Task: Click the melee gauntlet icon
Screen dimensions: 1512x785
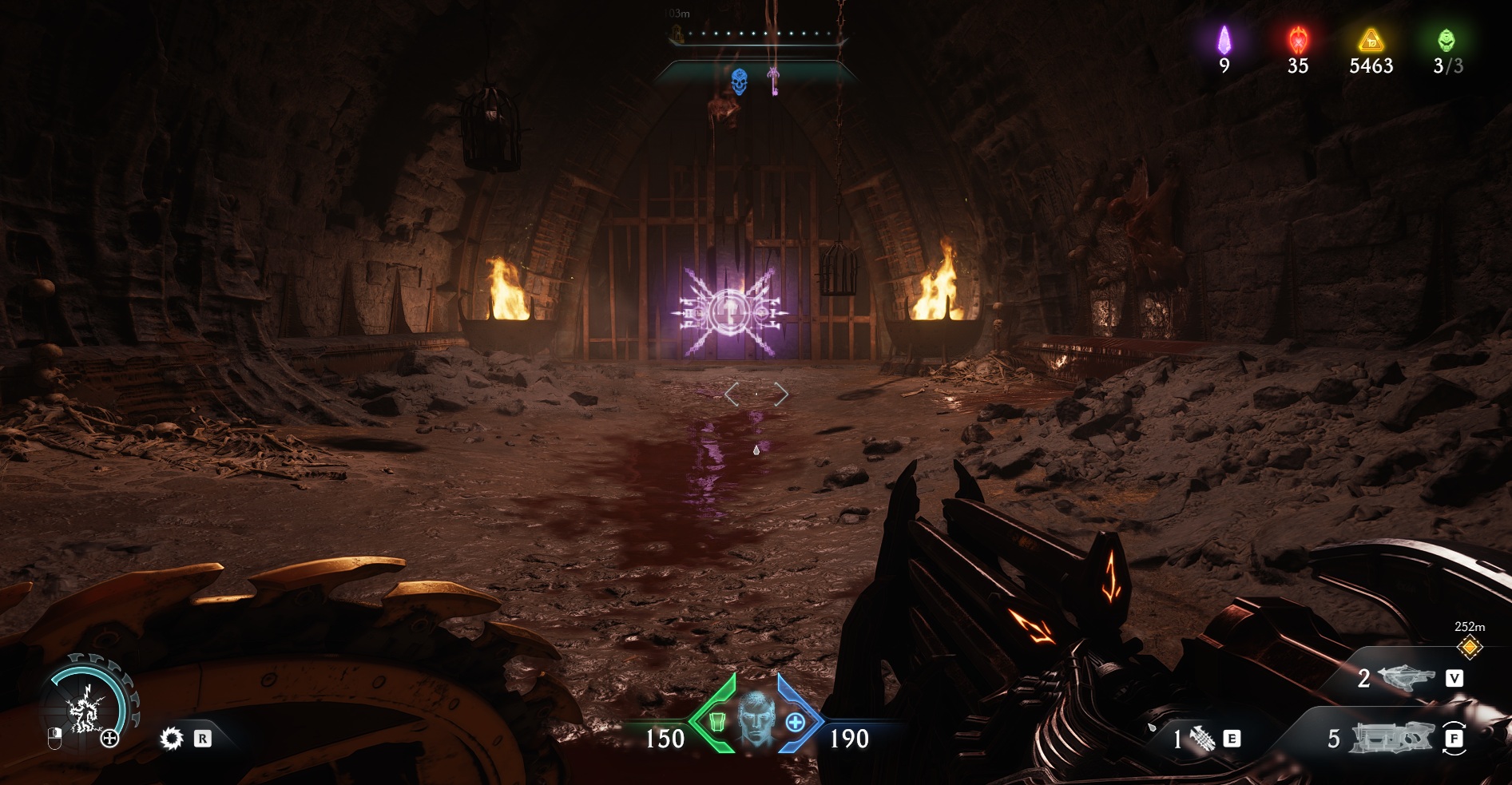Action: 1202,739
